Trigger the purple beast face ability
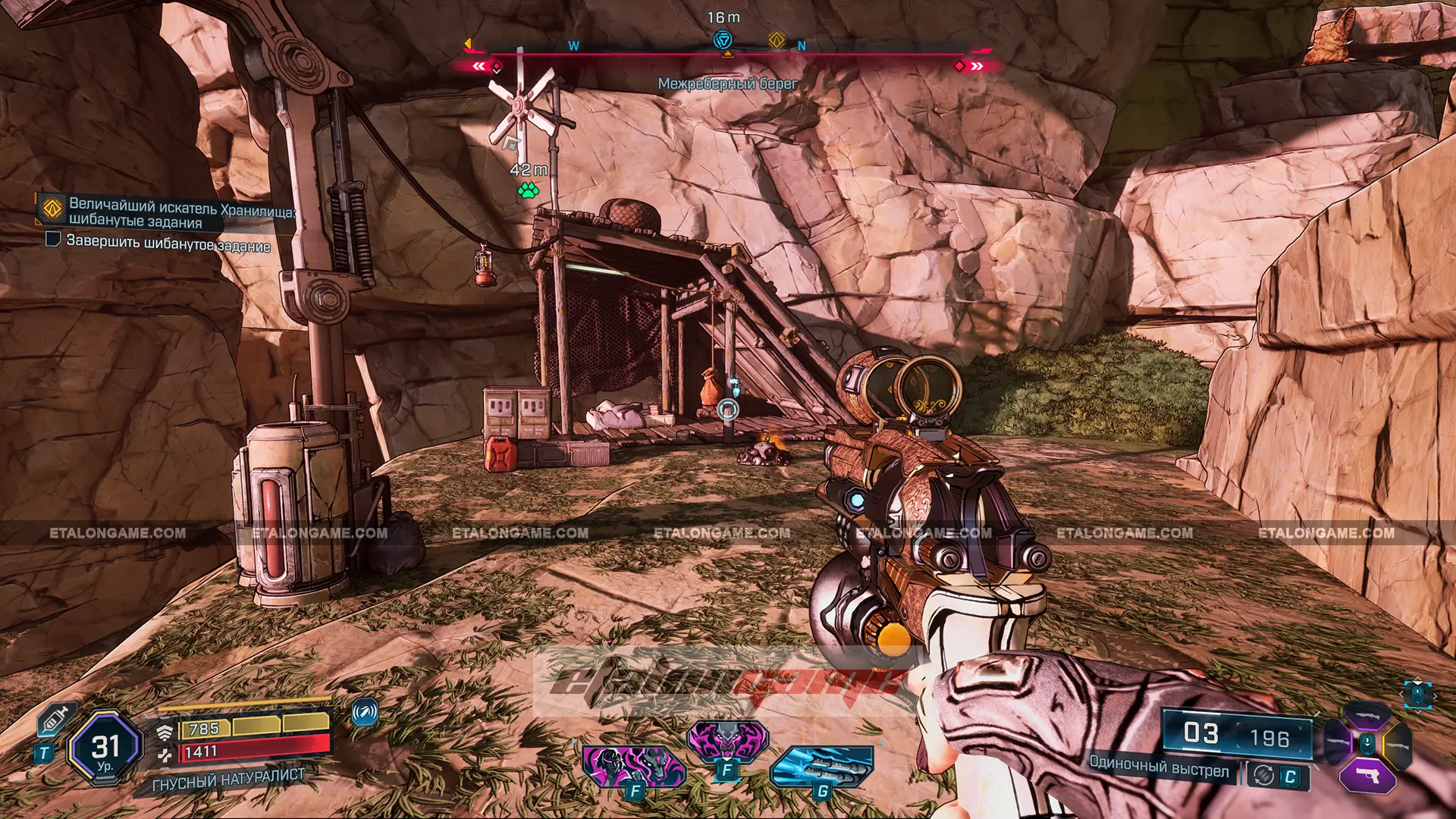 coord(727,739)
